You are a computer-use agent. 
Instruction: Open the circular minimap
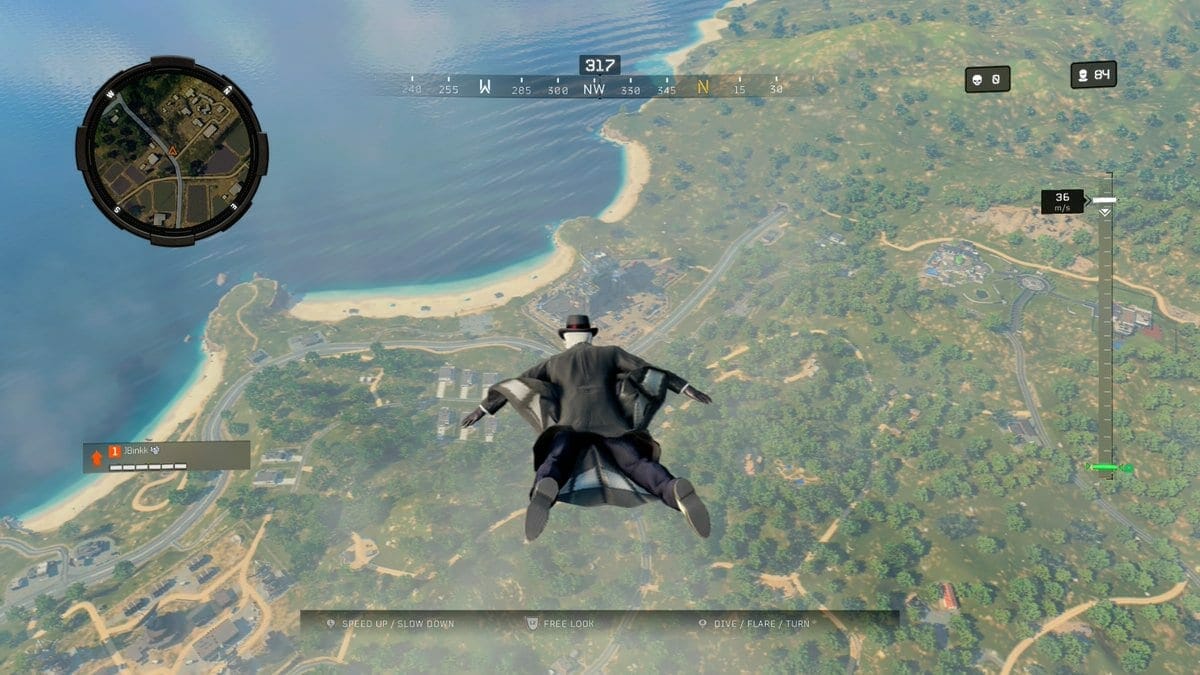point(171,151)
